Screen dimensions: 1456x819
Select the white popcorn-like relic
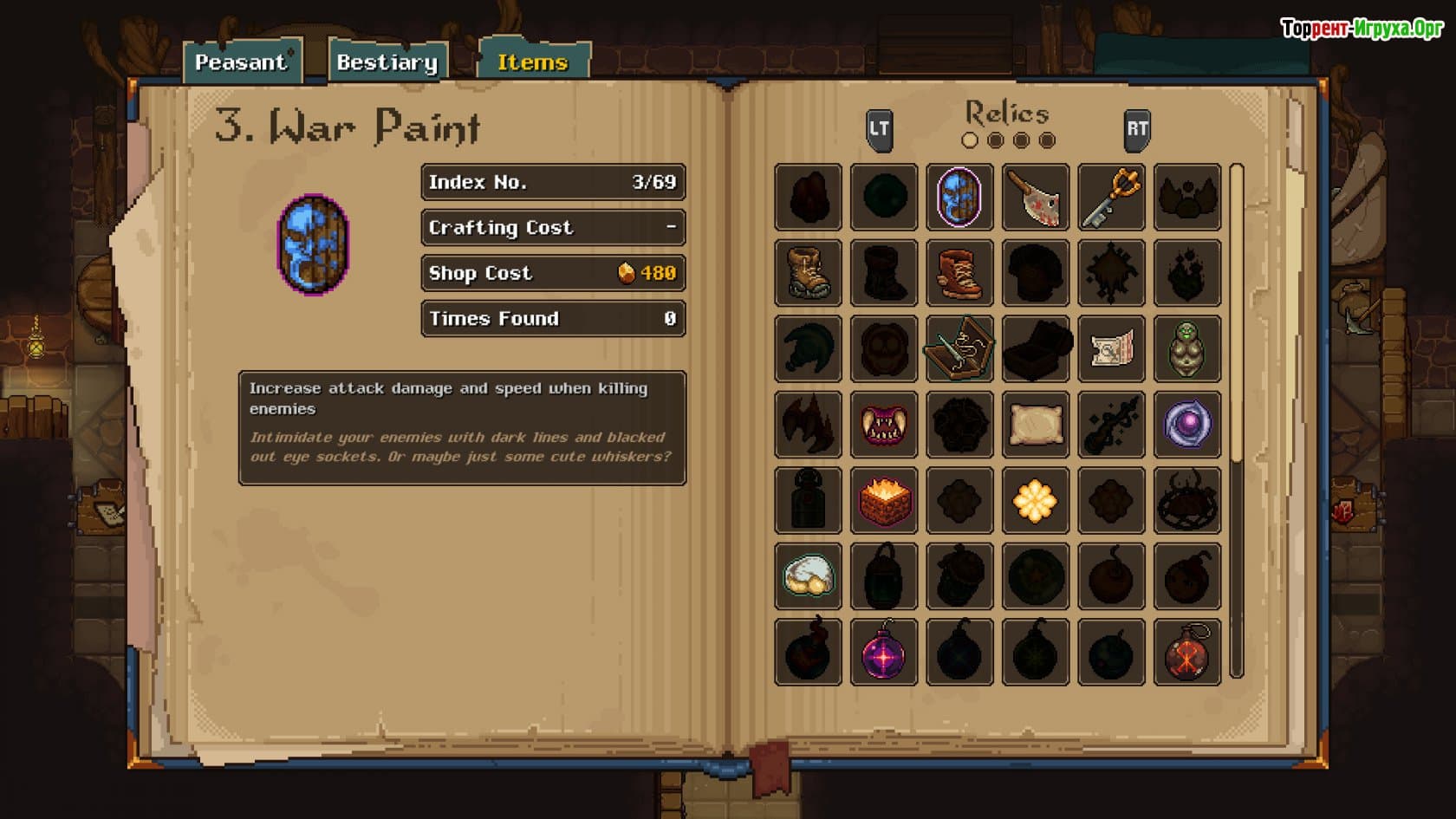click(808, 576)
